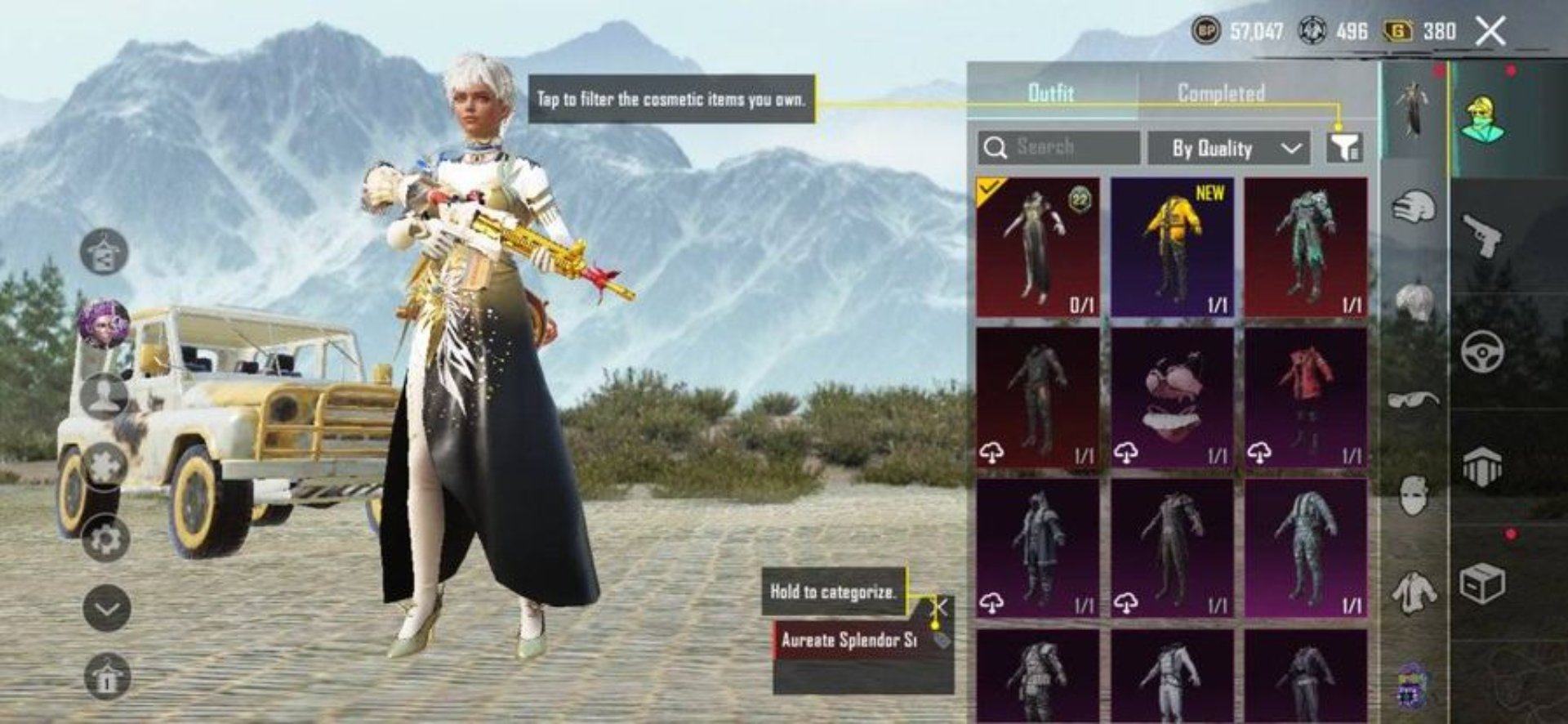Collapse the left side button column
Image resolution: width=1568 pixels, height=724 pixels.
point(107,609)
